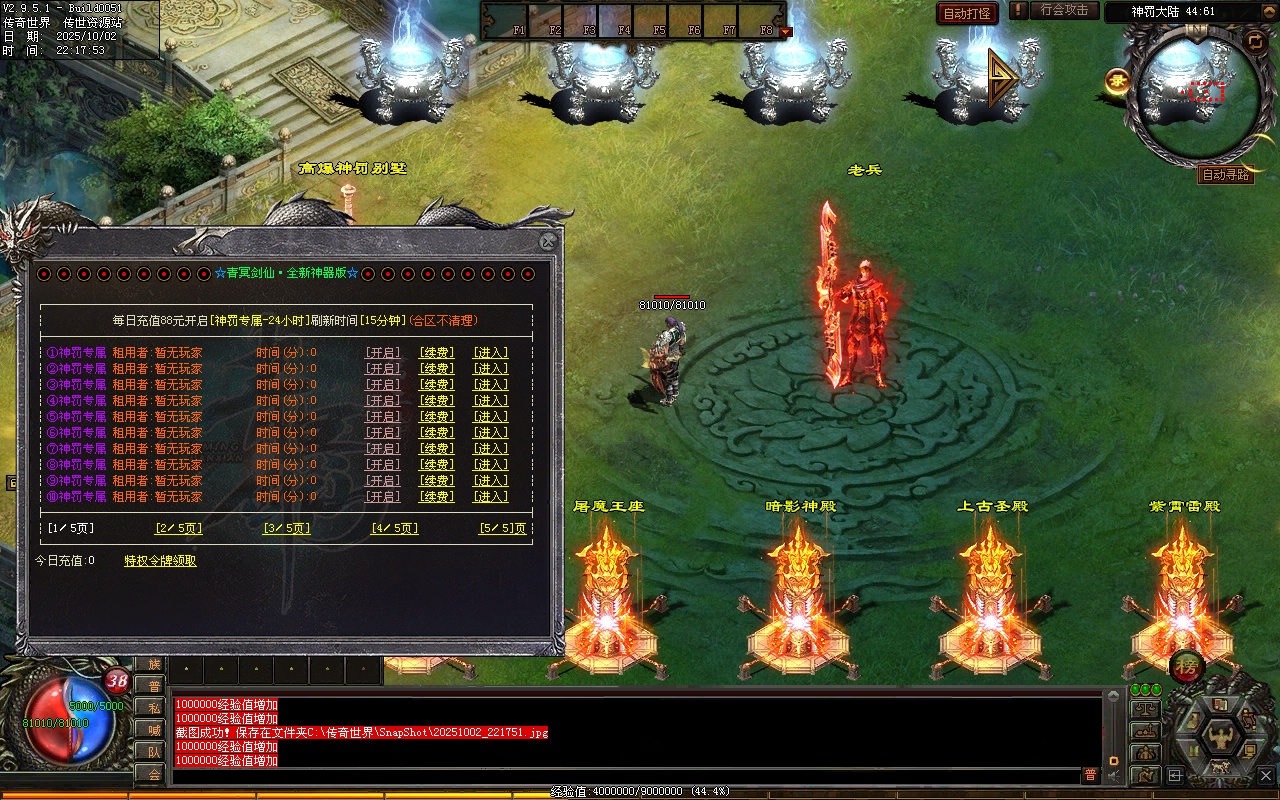The height and width of the screenshot is (800, 1280).
Task: Jump to page 5/5 of the list
Action: 502,529
